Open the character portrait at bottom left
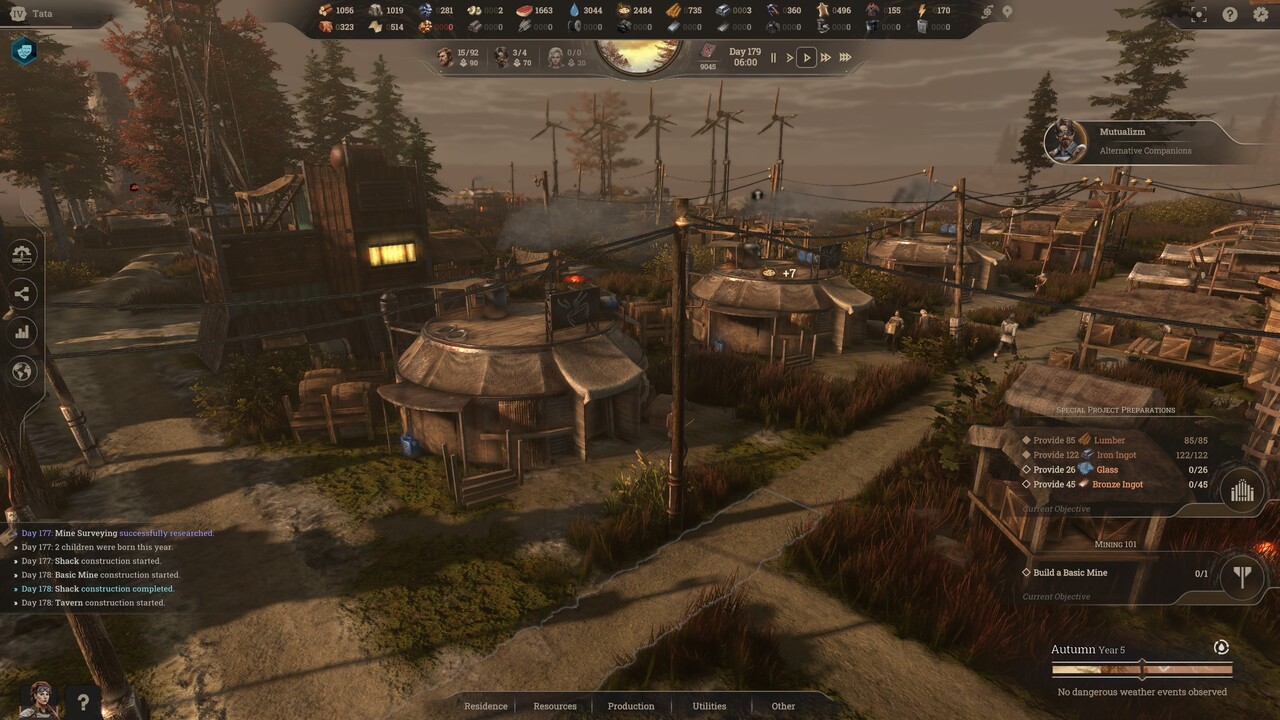The image size is (1280, 720). click(x=38, y=700)
